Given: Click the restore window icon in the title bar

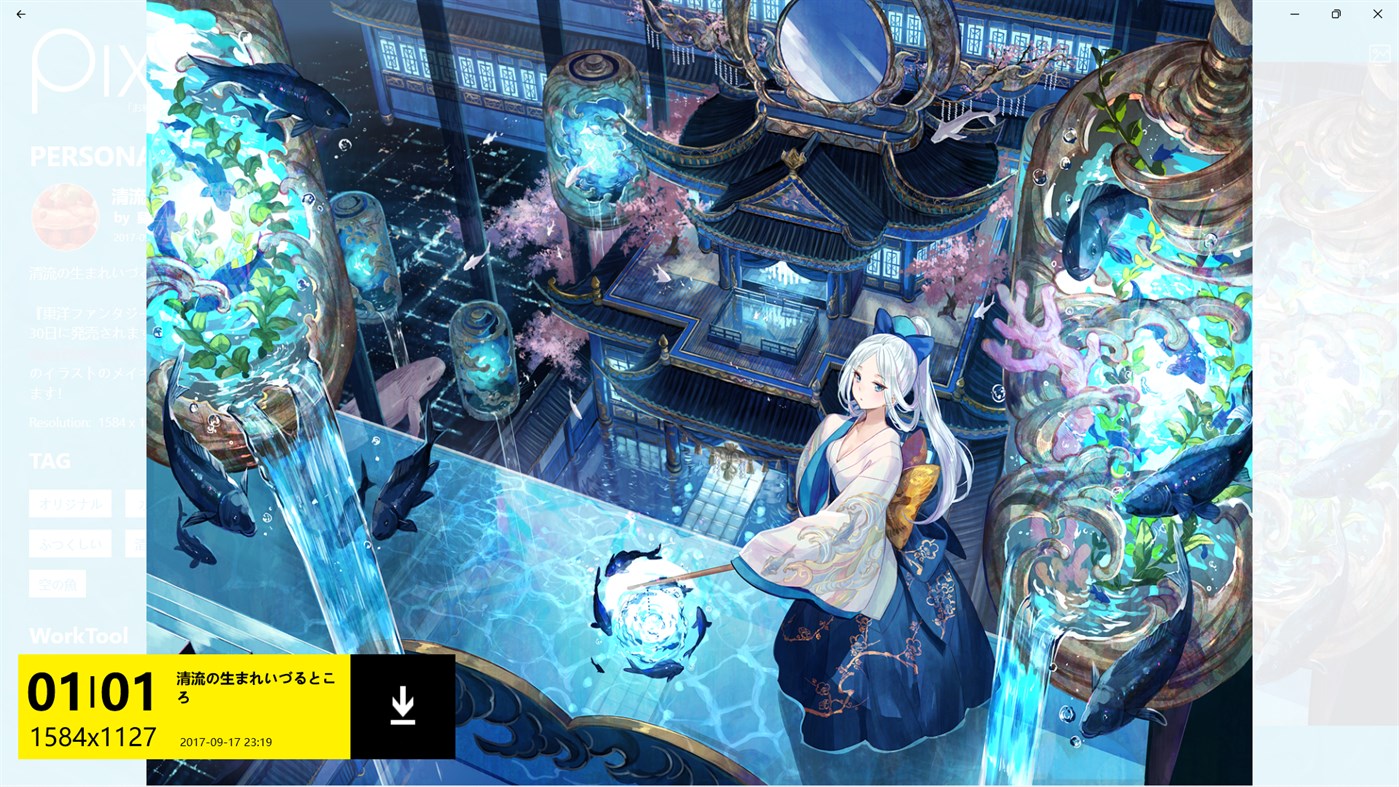Looking at the screenshot, I should [1334, 12].
